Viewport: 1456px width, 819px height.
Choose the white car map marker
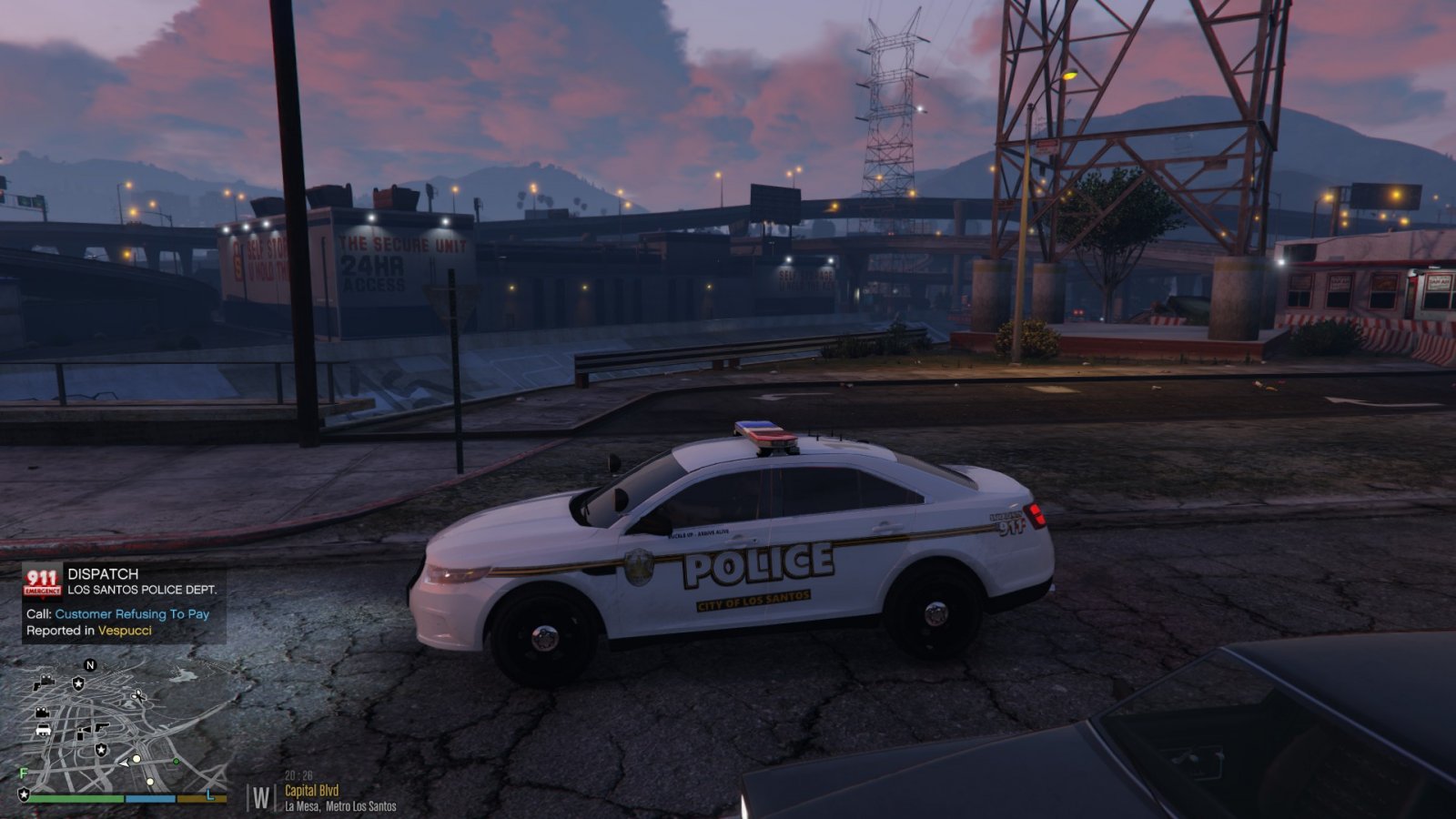[43, 730]
